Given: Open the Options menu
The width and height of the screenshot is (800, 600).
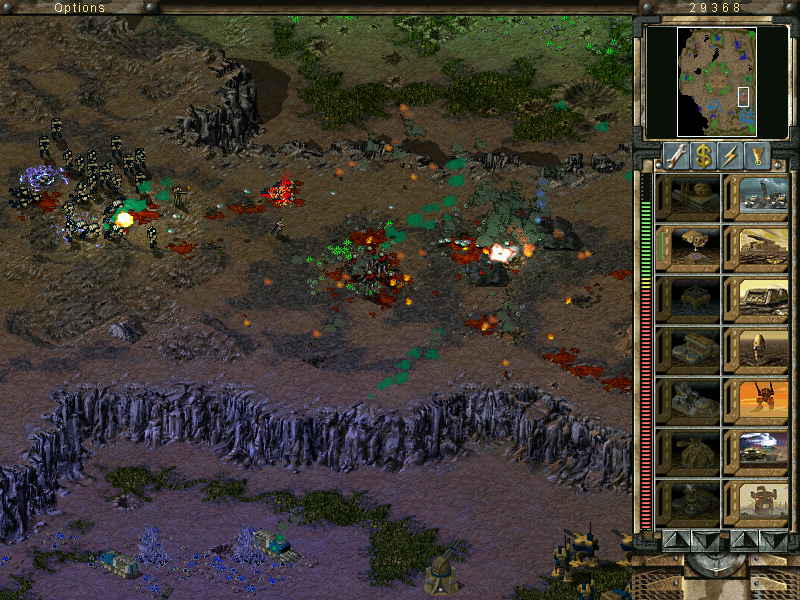Looking at the screenshot, I should coord(79,7).
